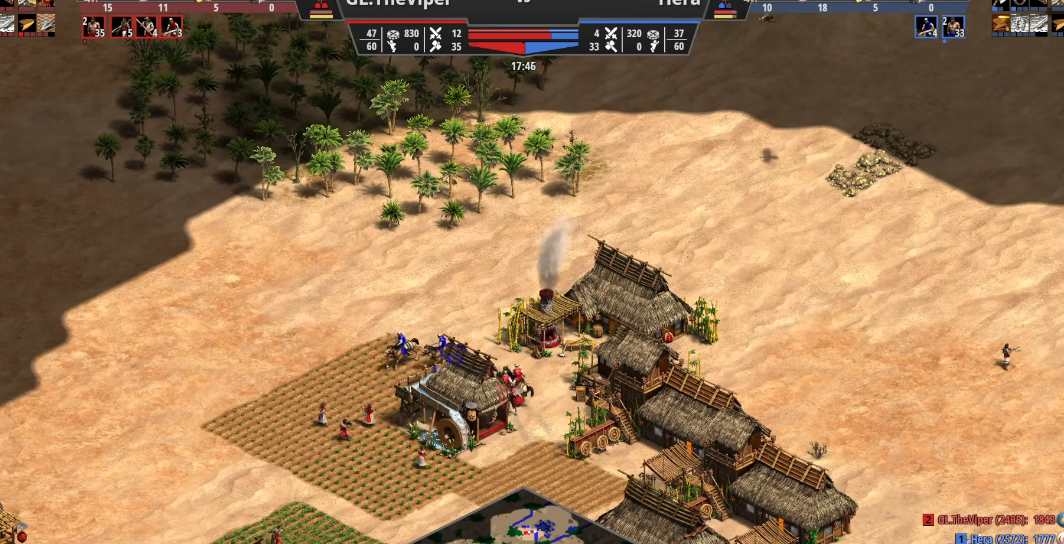
Task: Select the blue unit icon showing 4
Action: point(926,27)
